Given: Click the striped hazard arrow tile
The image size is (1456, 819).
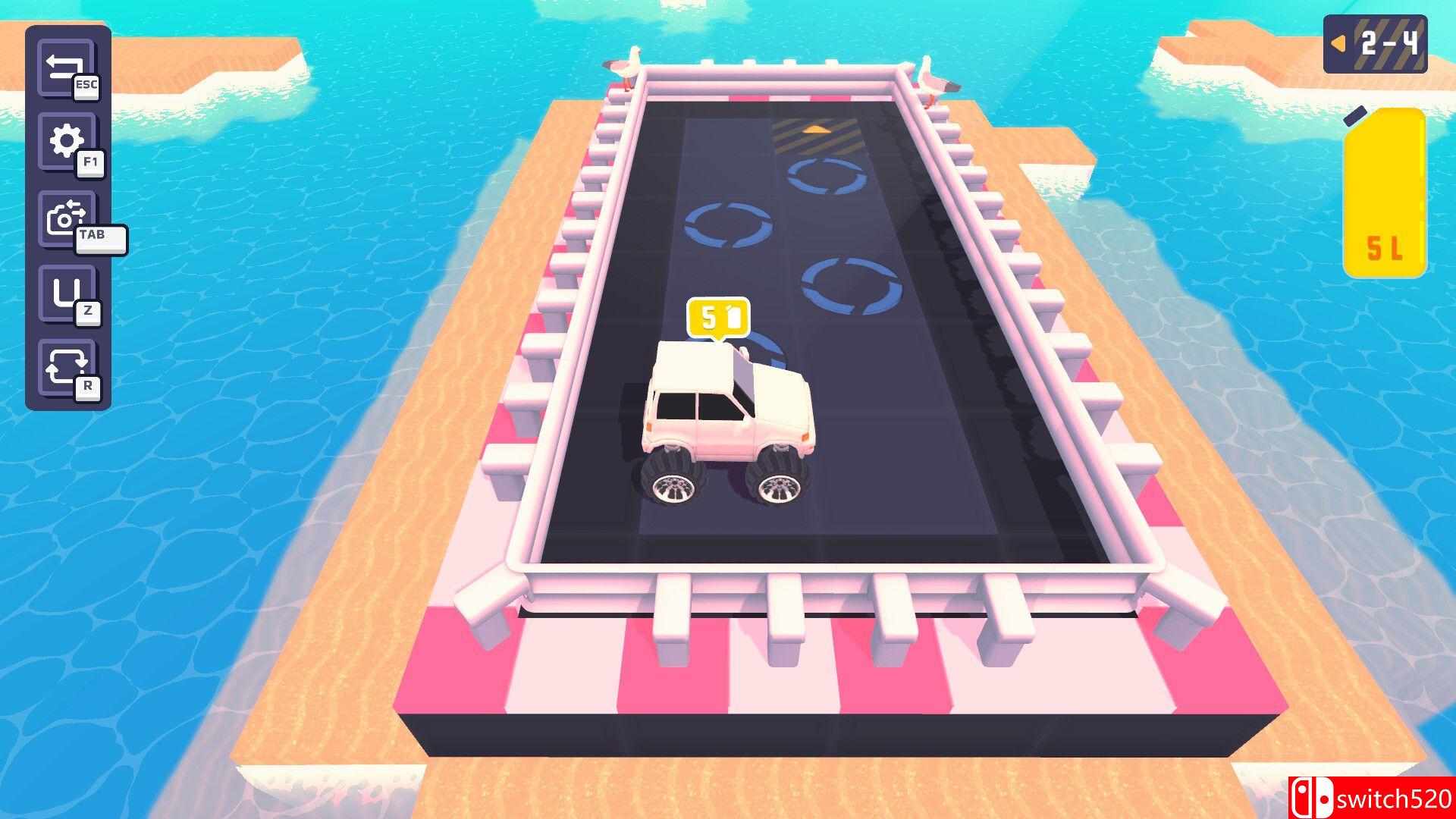Looking at the screenshot, I should [x=817, y=133].
